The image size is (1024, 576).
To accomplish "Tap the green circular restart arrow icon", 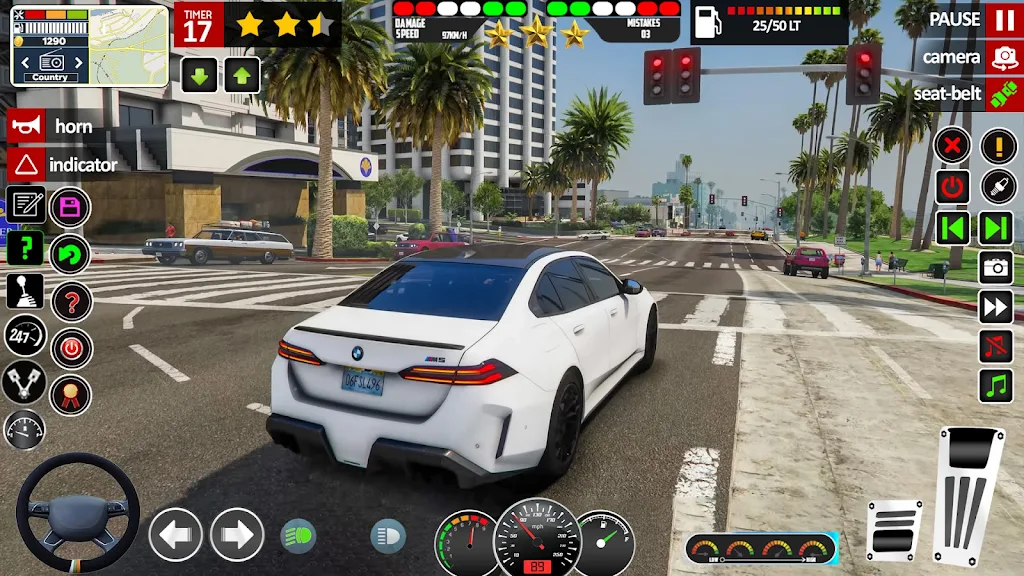I will 70,254.
